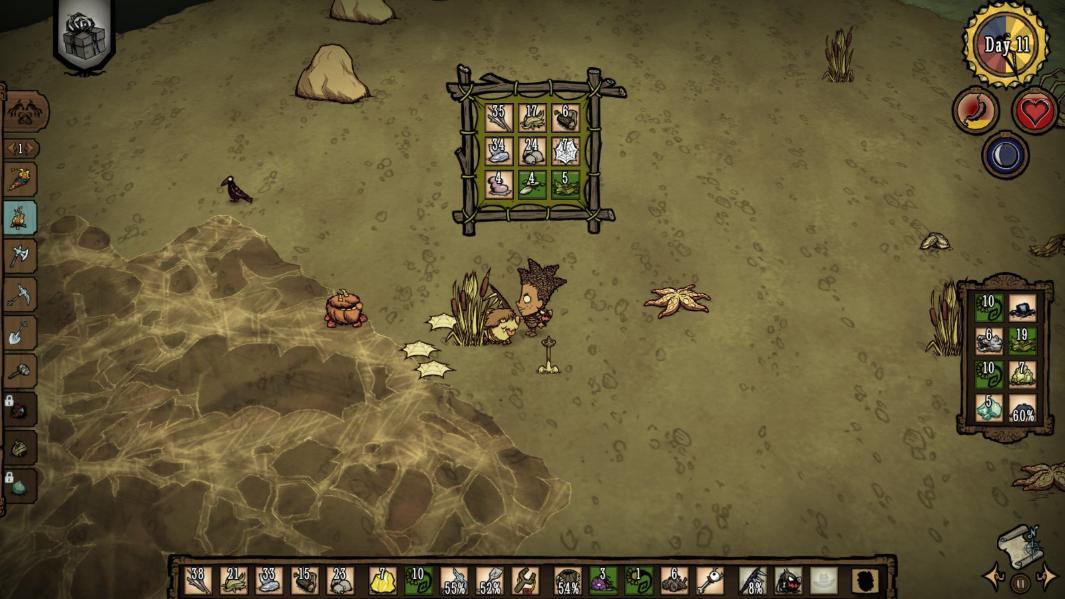Select the pickaxe crafting recipe
This screenshot has width=1065, height=599.
20,295
